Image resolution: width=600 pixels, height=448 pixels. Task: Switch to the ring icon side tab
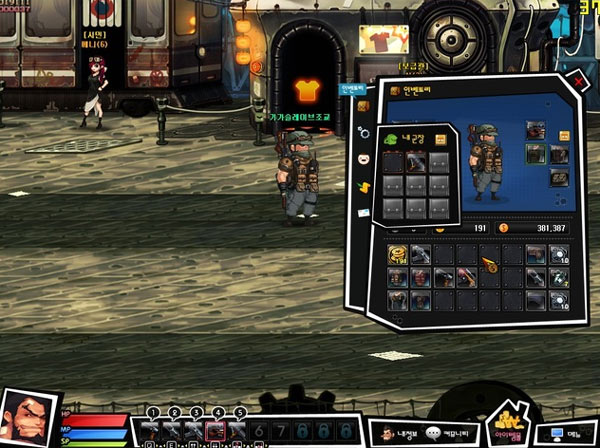pos(365,132)
